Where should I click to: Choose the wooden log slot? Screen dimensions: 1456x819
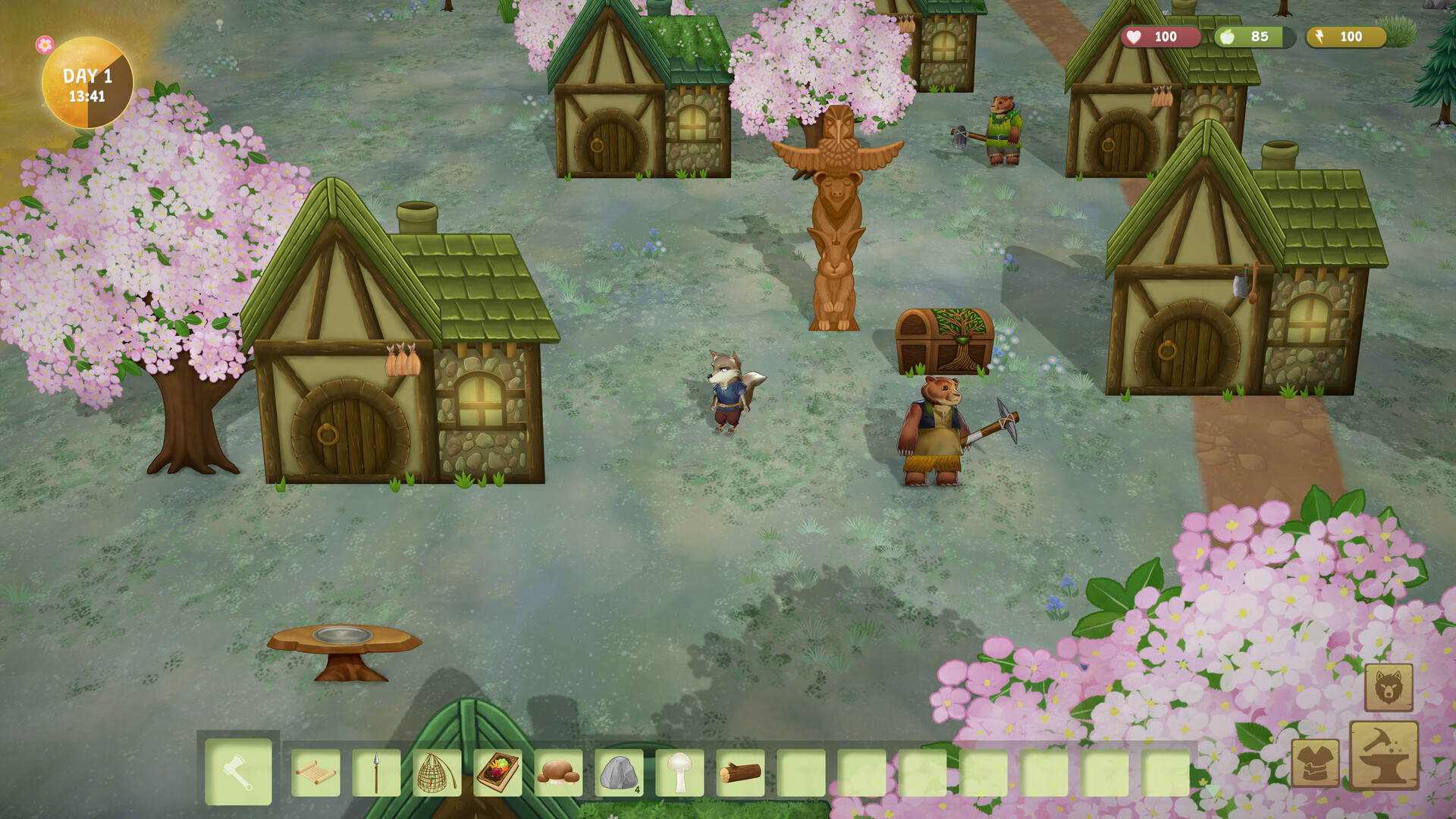pos(740,773)
